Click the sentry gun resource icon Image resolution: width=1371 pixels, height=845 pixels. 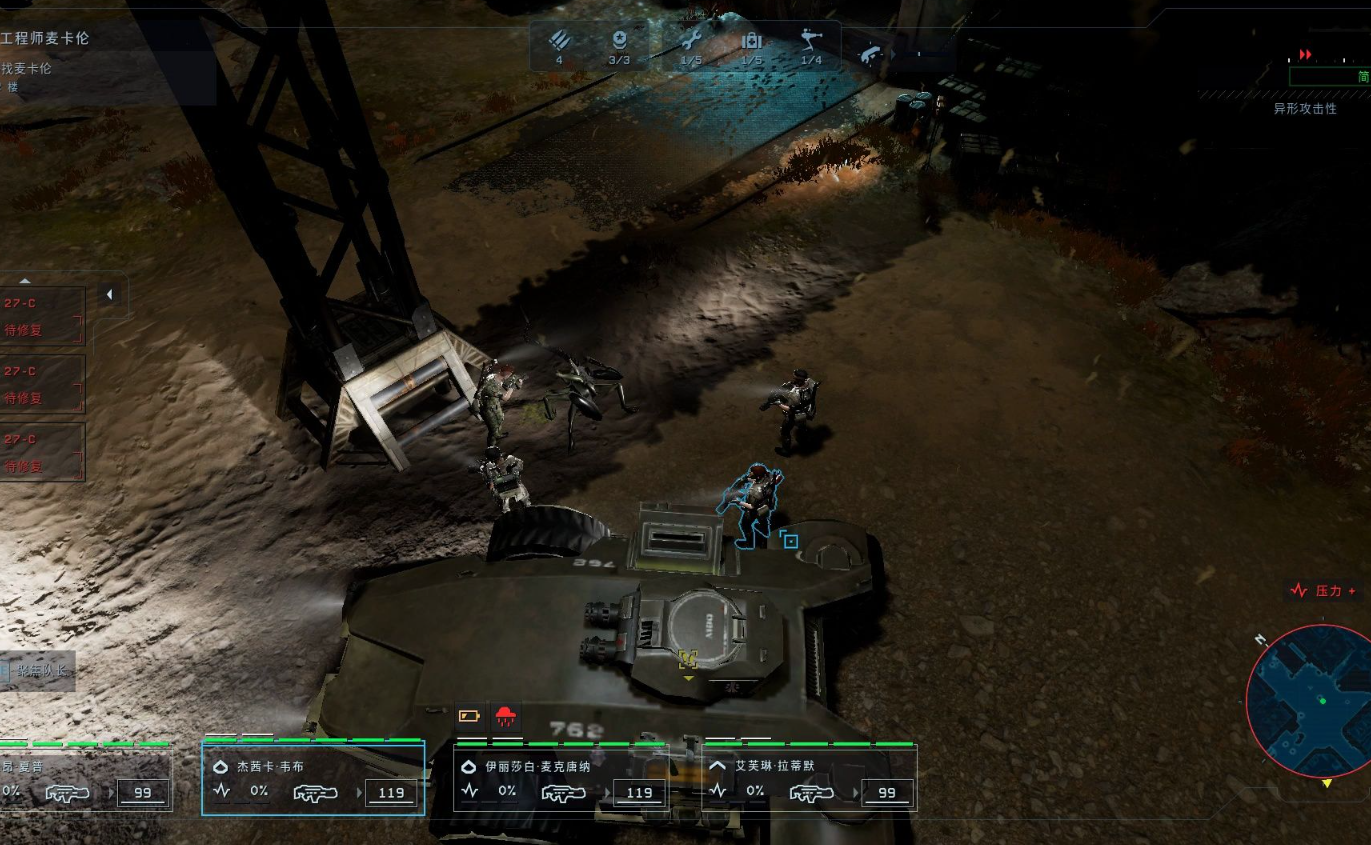tap(811, 41)
